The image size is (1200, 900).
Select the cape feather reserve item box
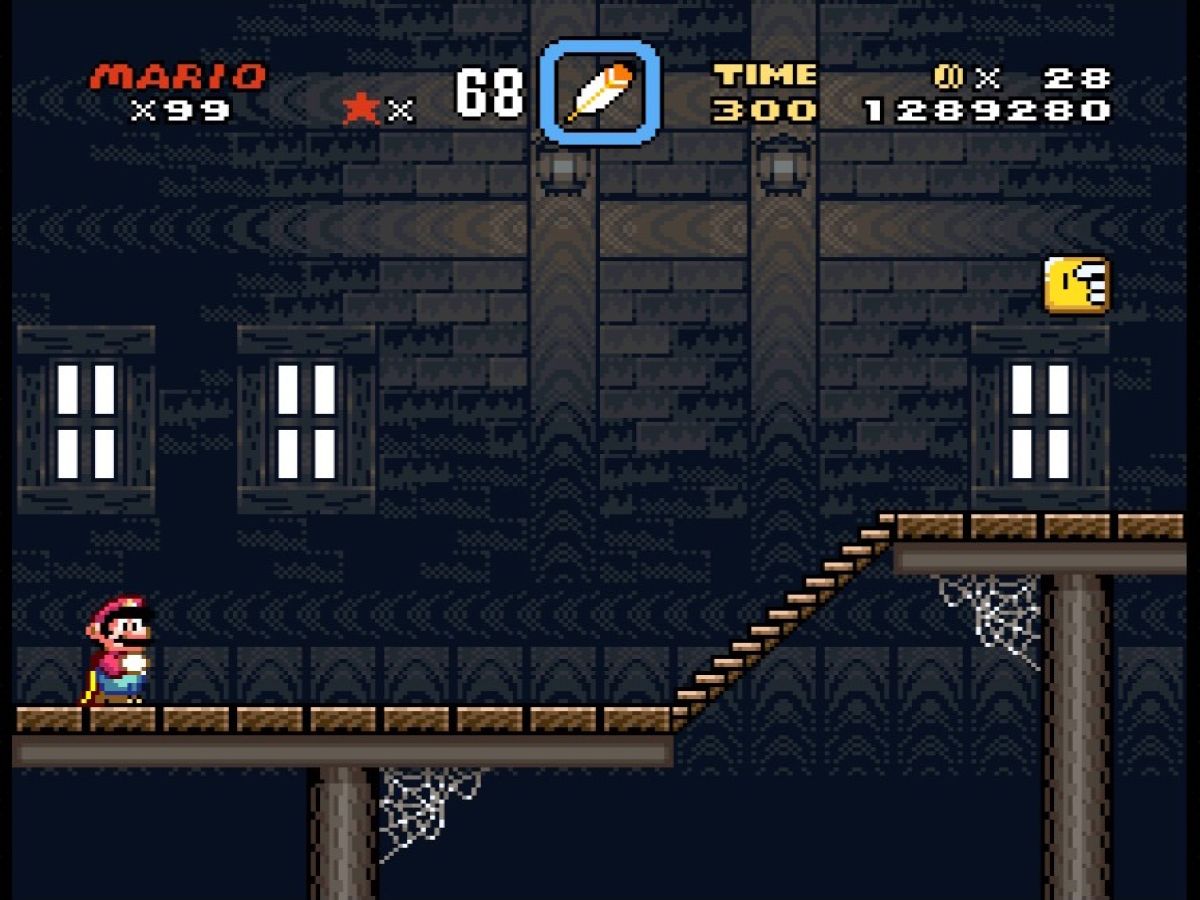pyautogui.click(x=600, y=92)
